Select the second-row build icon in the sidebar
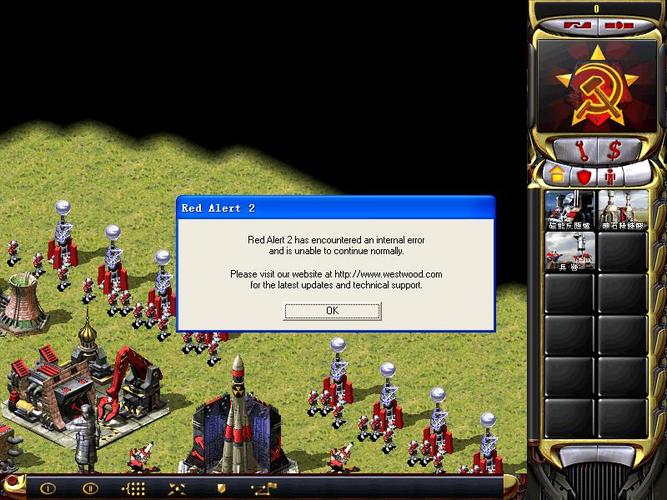 point(570,253)
